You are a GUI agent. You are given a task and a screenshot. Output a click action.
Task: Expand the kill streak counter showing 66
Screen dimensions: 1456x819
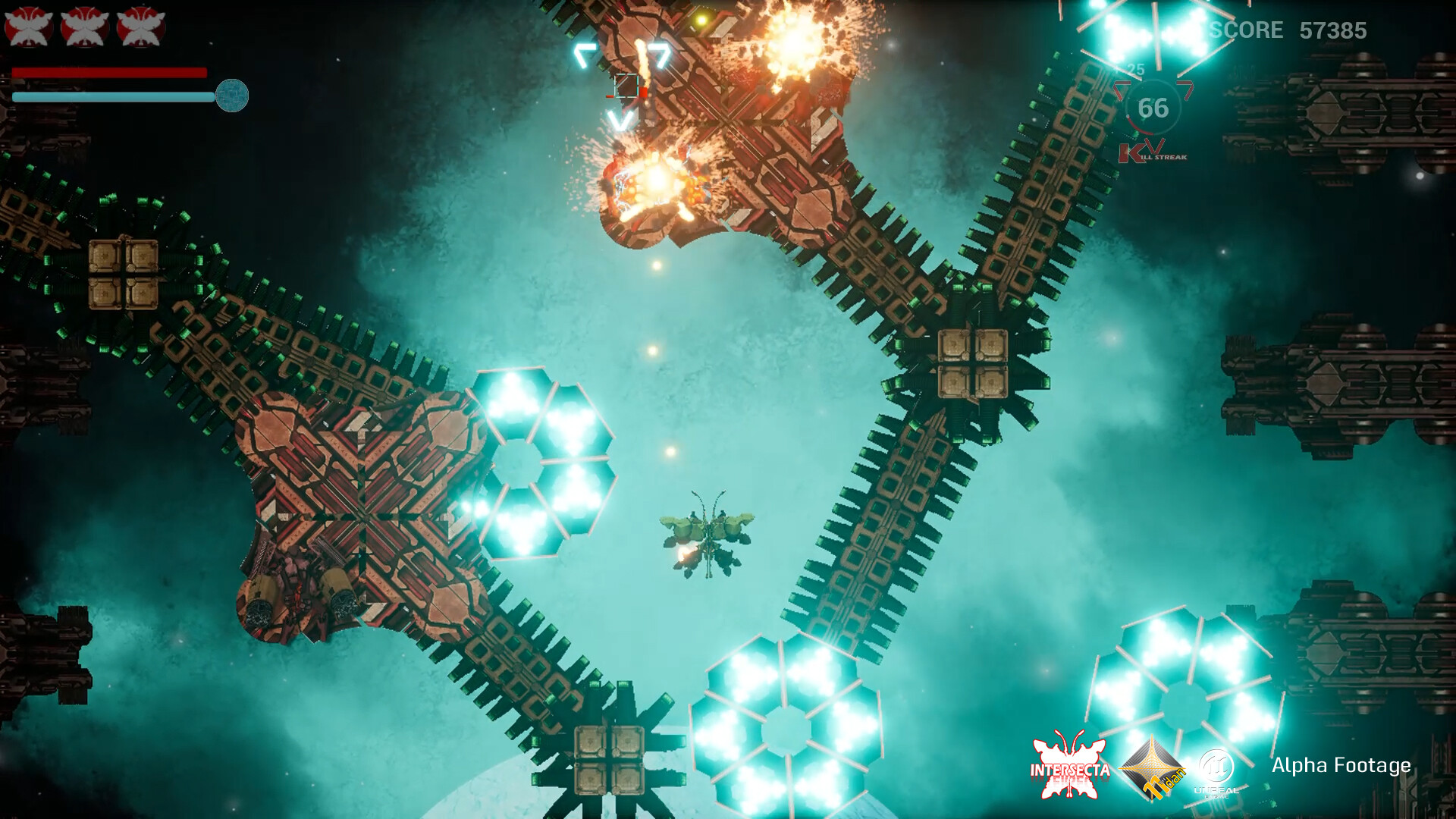1154,108
